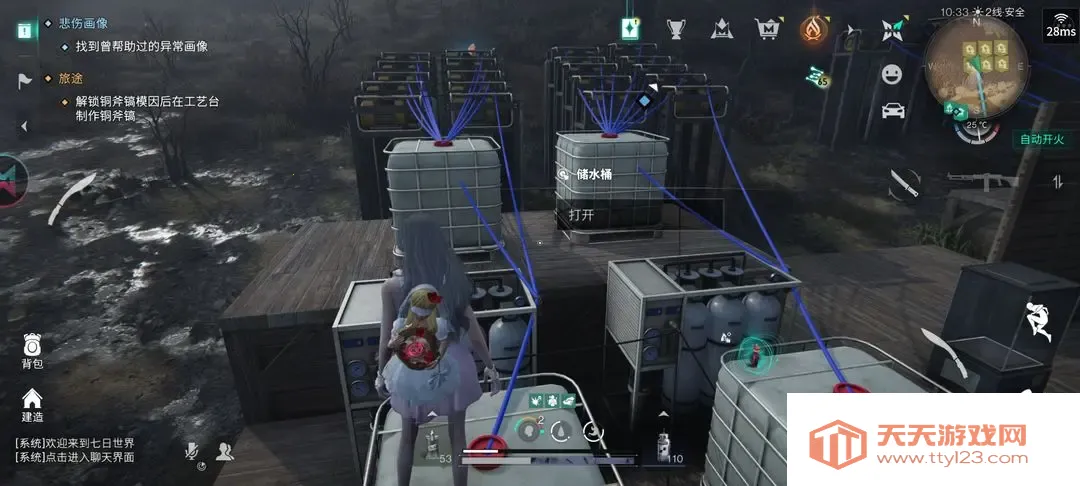The height and width of the screenshot is (486, 1080).
Task: Switch to the knife melee weapon
Action: coord(904,183)
